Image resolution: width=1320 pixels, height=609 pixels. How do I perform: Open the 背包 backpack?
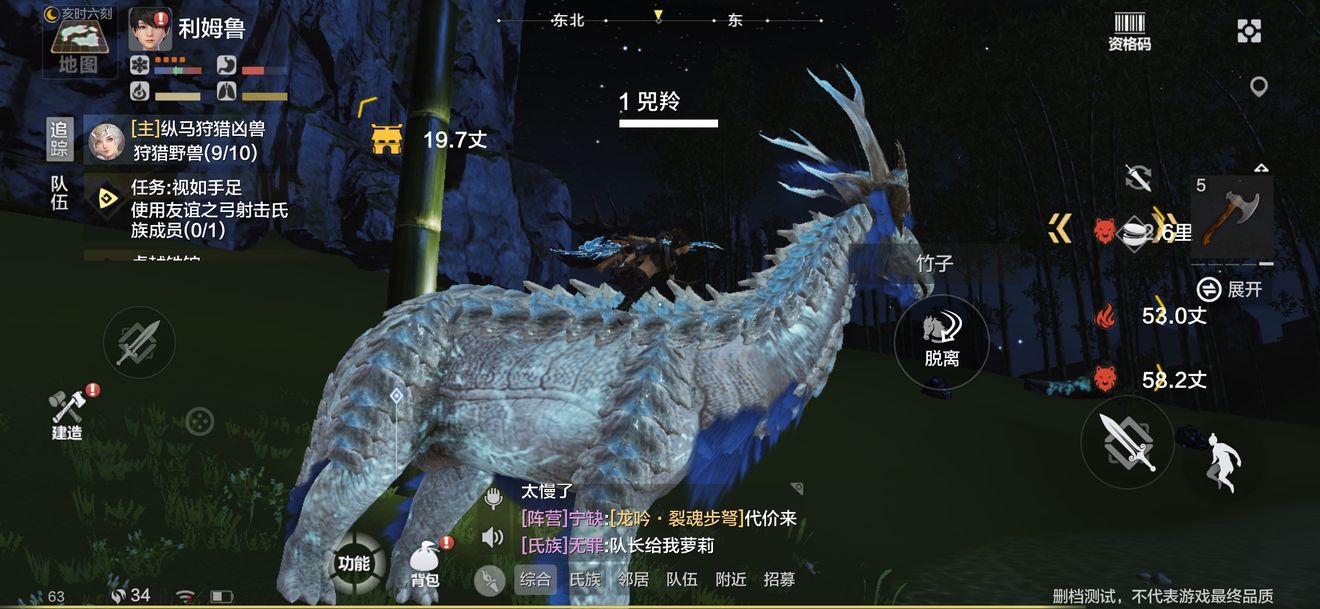coord(425,563)
